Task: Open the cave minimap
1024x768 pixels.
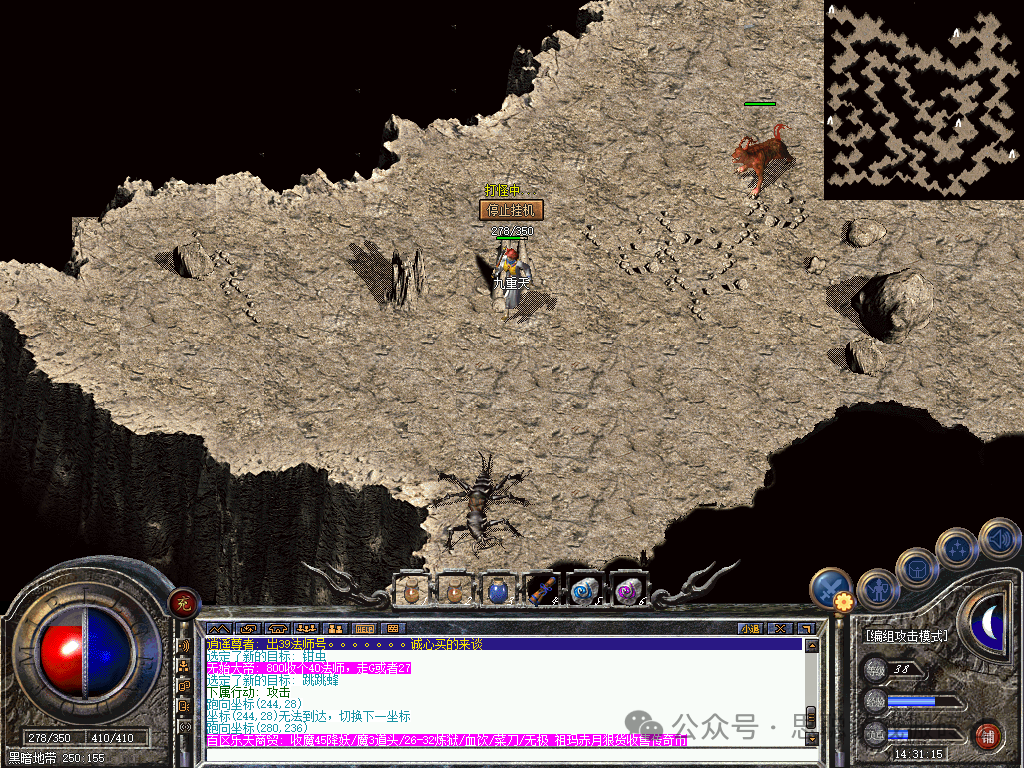Action: 922,99
